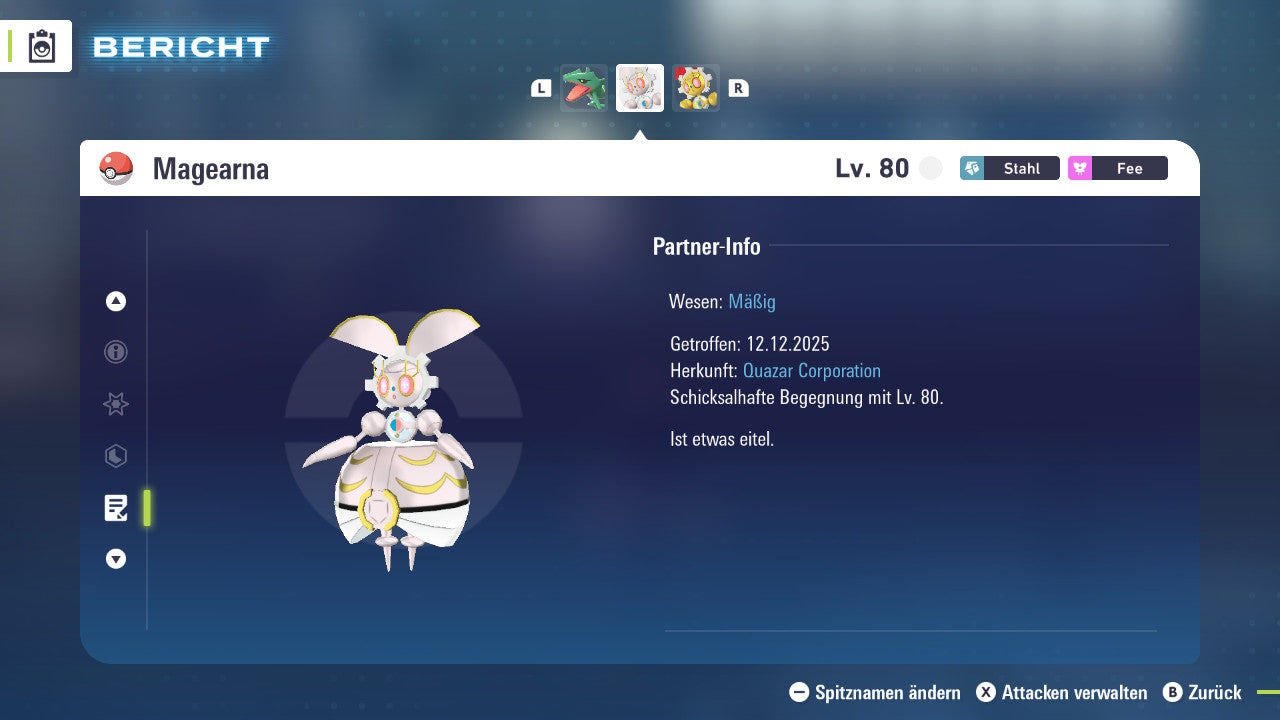The height and width of the screenshot is (720, 1280).
Task: Open the Quazar Corporation origin link
Action: [811, 370]
